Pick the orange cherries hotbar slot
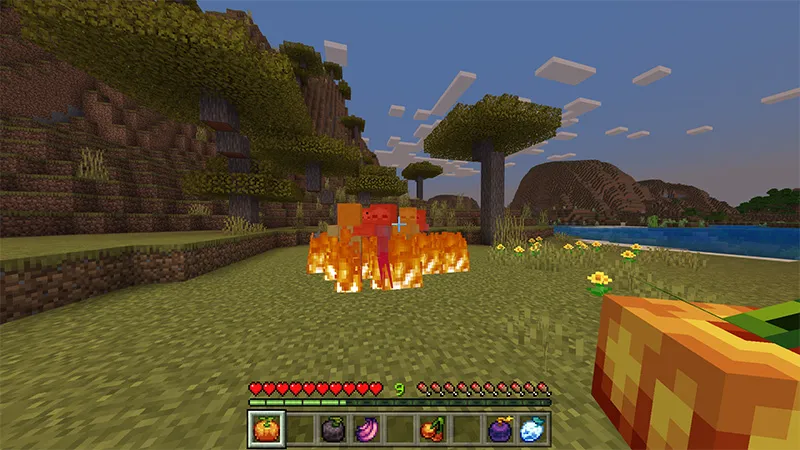This screenshot has width=800, height=450. click(432, 429)
